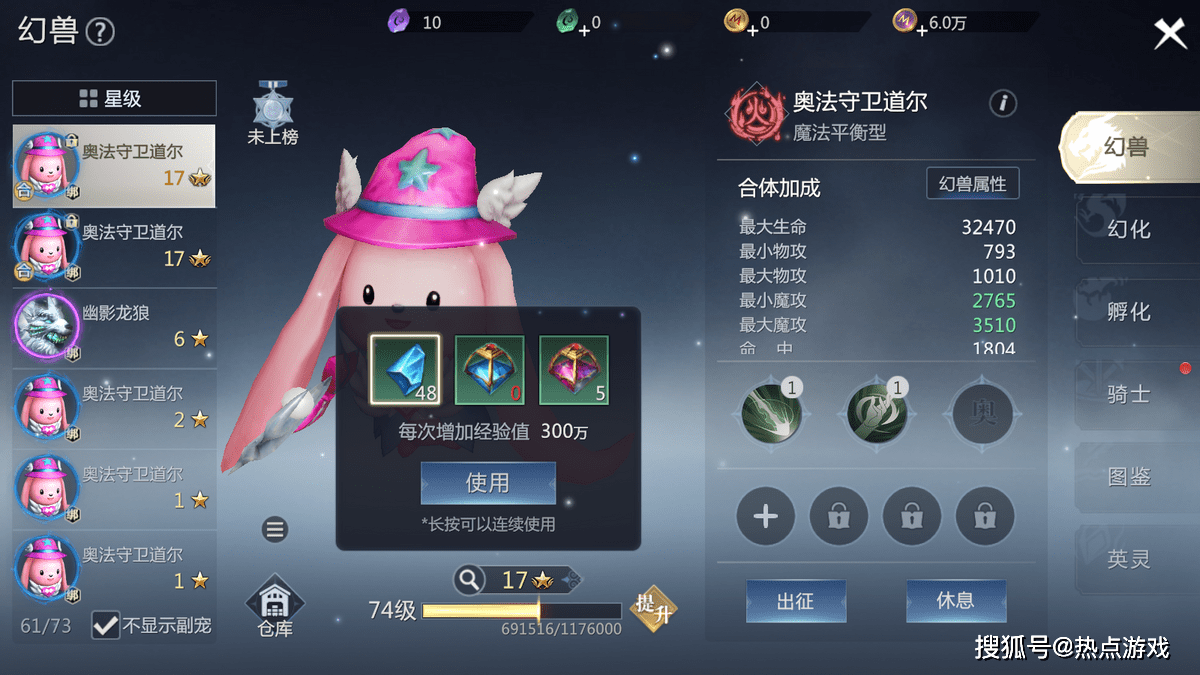Image resolution: width=1200 pixels, height=675 pixels.
Task: Close the 幻兽 pet screen
Action: point(1169,34)
